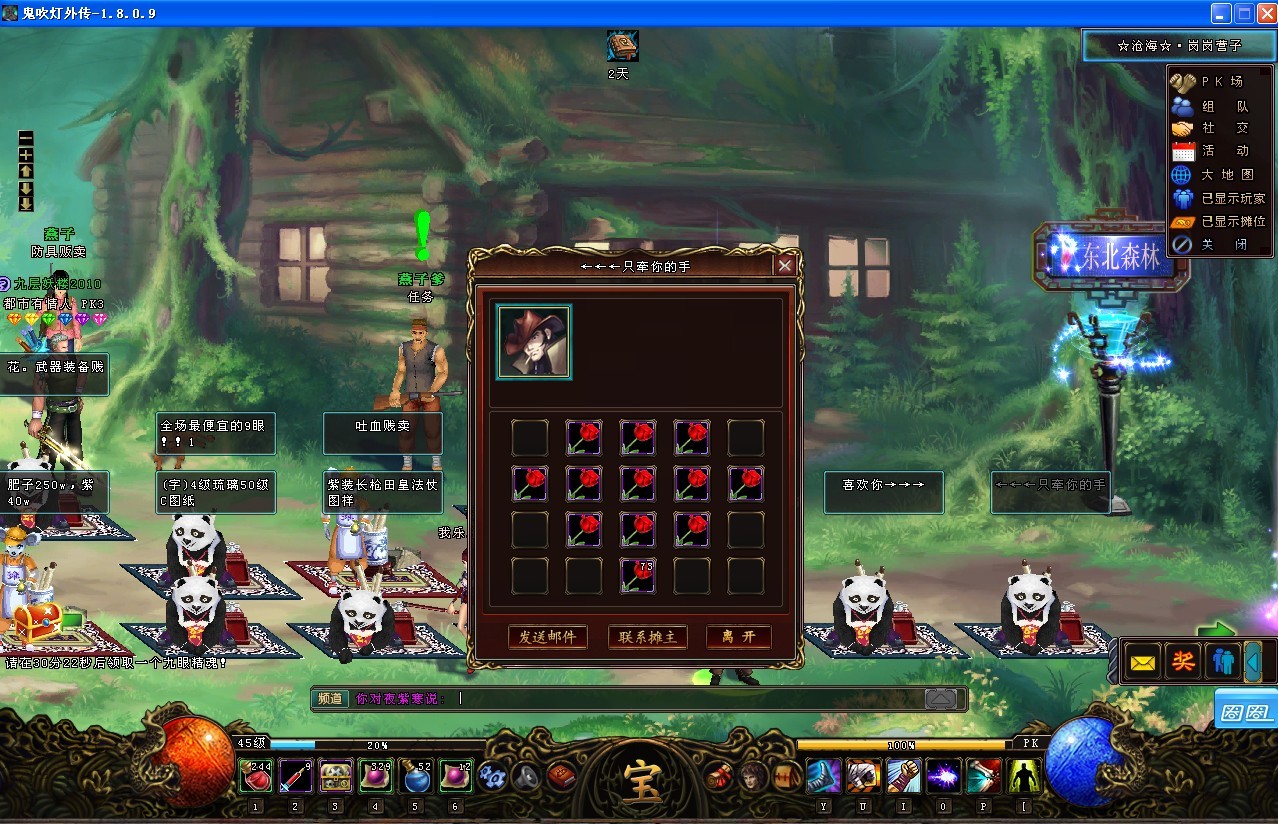
Task: Open the yellow envelope mailbox icon
Action: point(1143,662)
